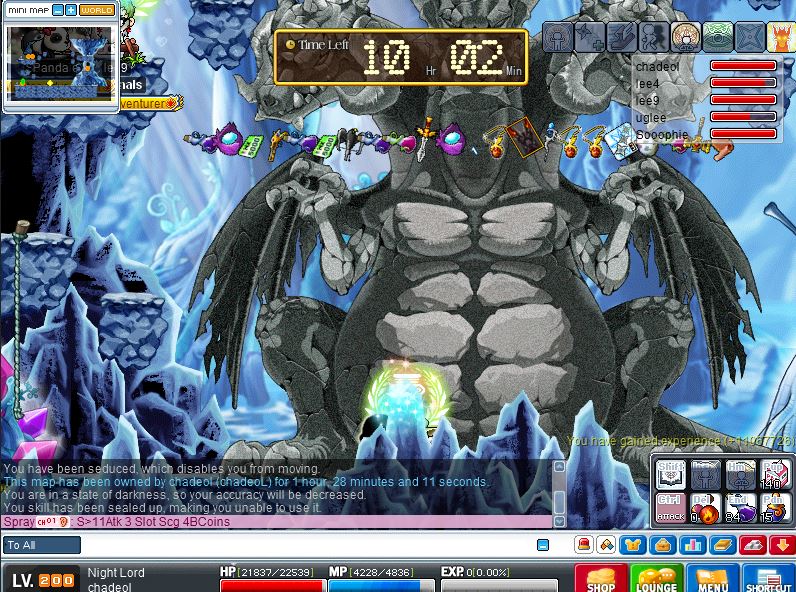This screenshot has height=592, width=796.
Task: Shrink the minimap with the minus button
Action: (58, 10)
